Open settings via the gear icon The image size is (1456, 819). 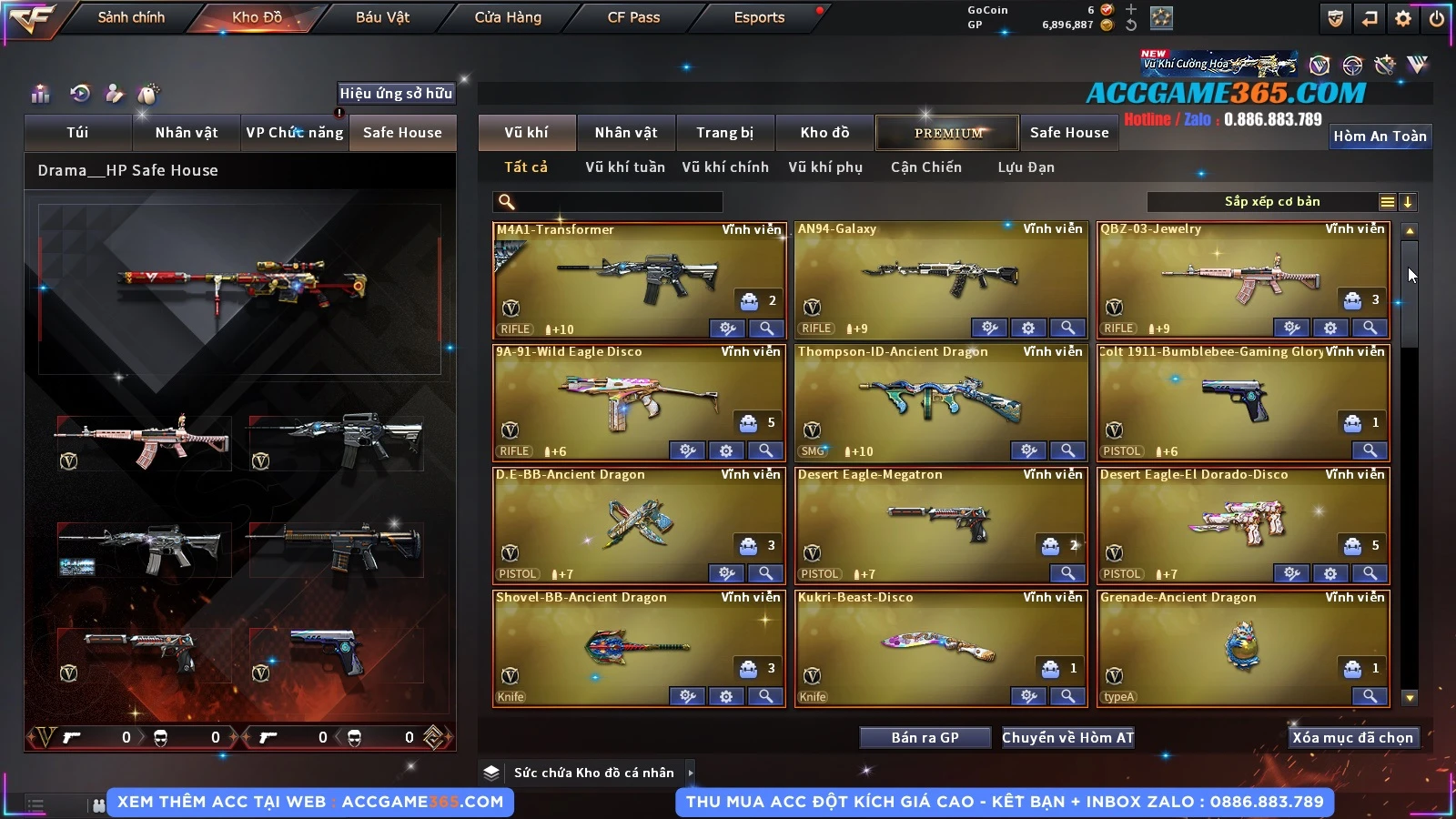click(1403, 18)
